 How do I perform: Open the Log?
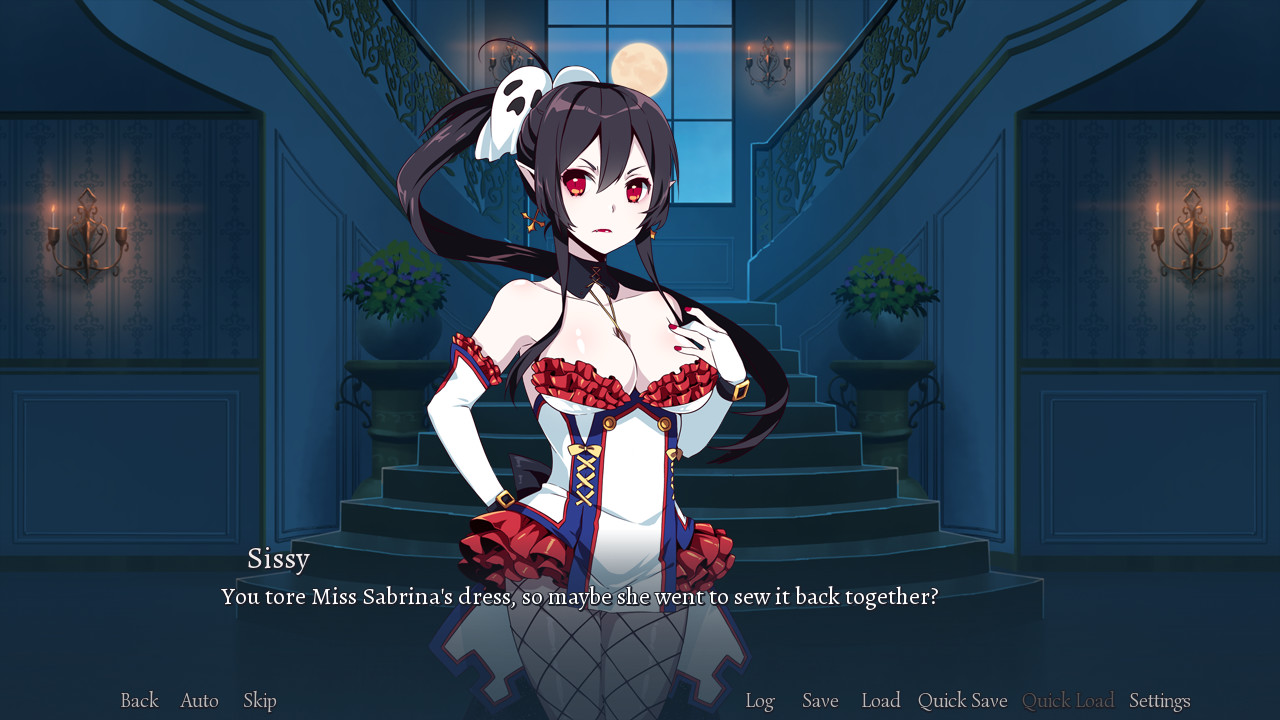tap(760, 700)
